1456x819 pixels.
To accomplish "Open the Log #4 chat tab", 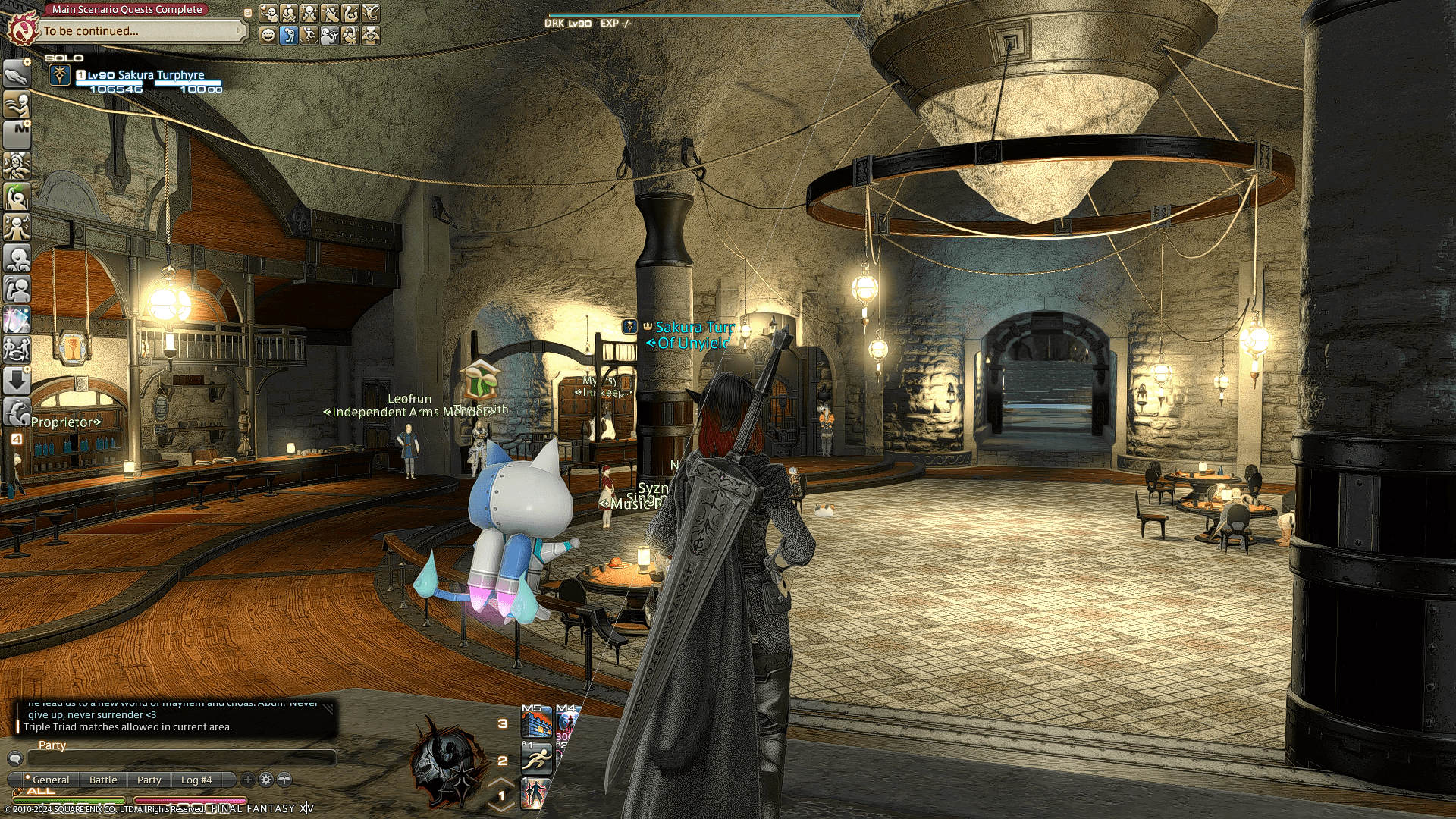I will coord(196,780).
